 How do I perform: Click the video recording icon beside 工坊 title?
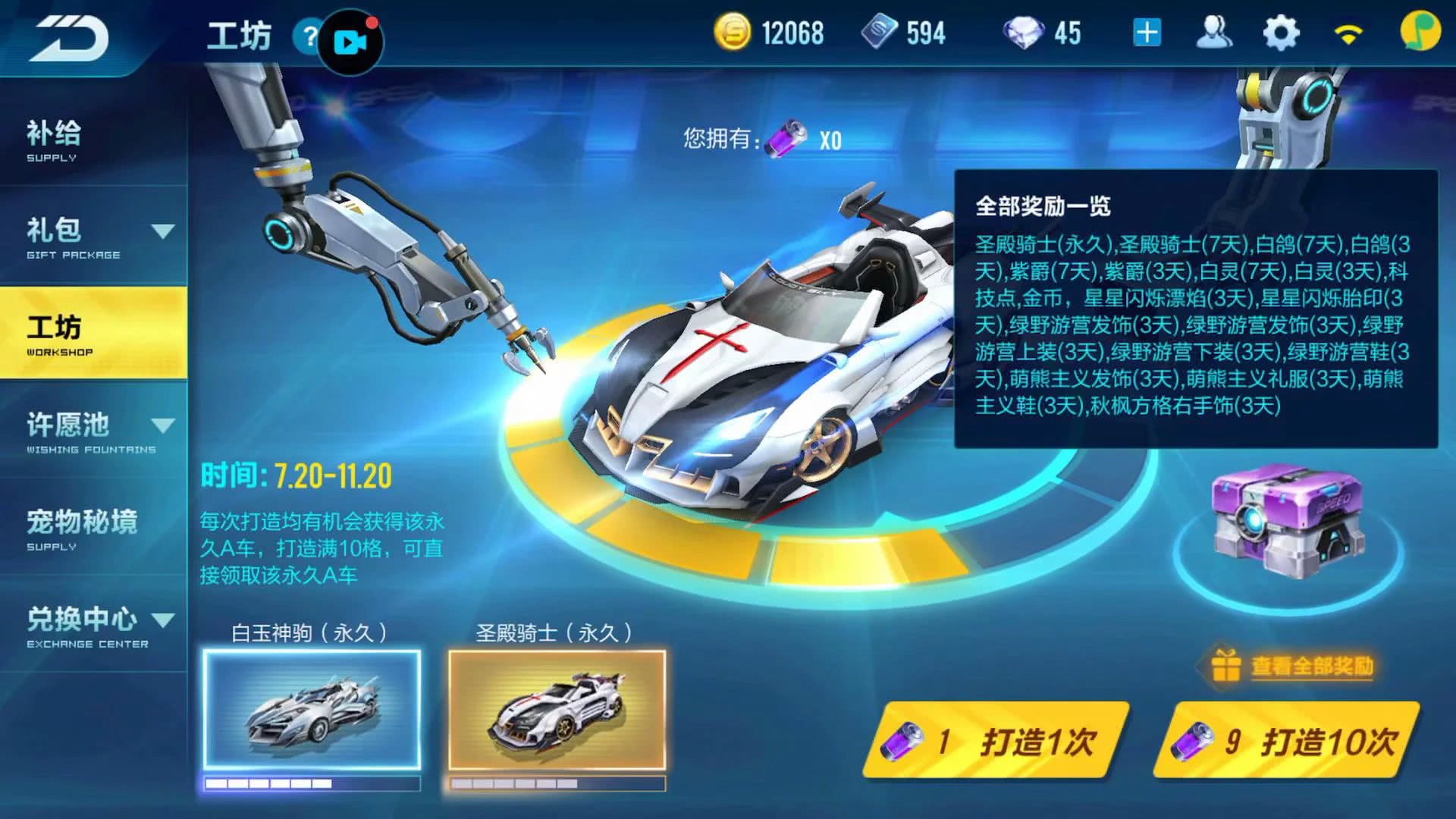352,42
